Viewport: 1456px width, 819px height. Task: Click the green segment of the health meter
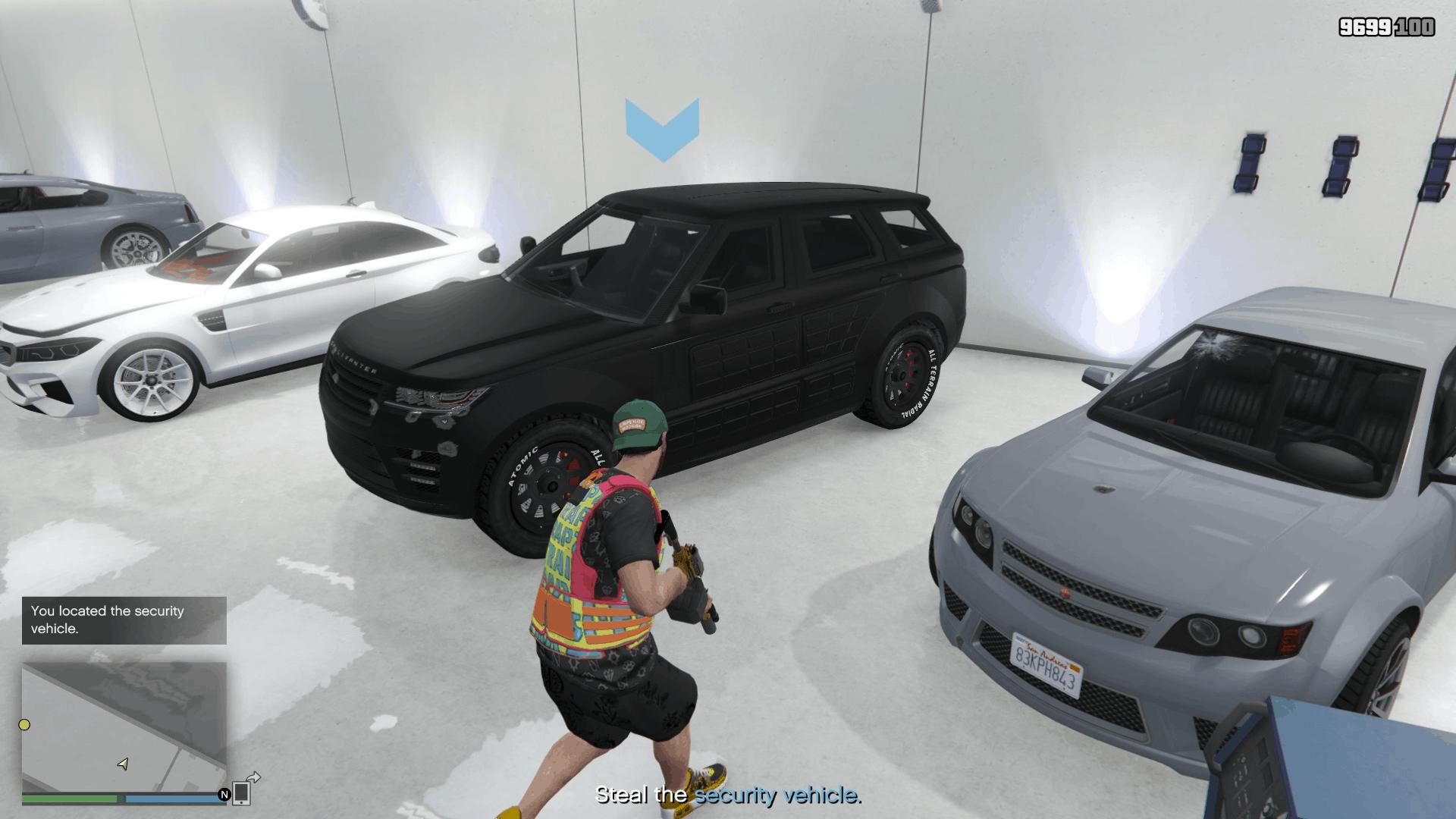(70, 799)
